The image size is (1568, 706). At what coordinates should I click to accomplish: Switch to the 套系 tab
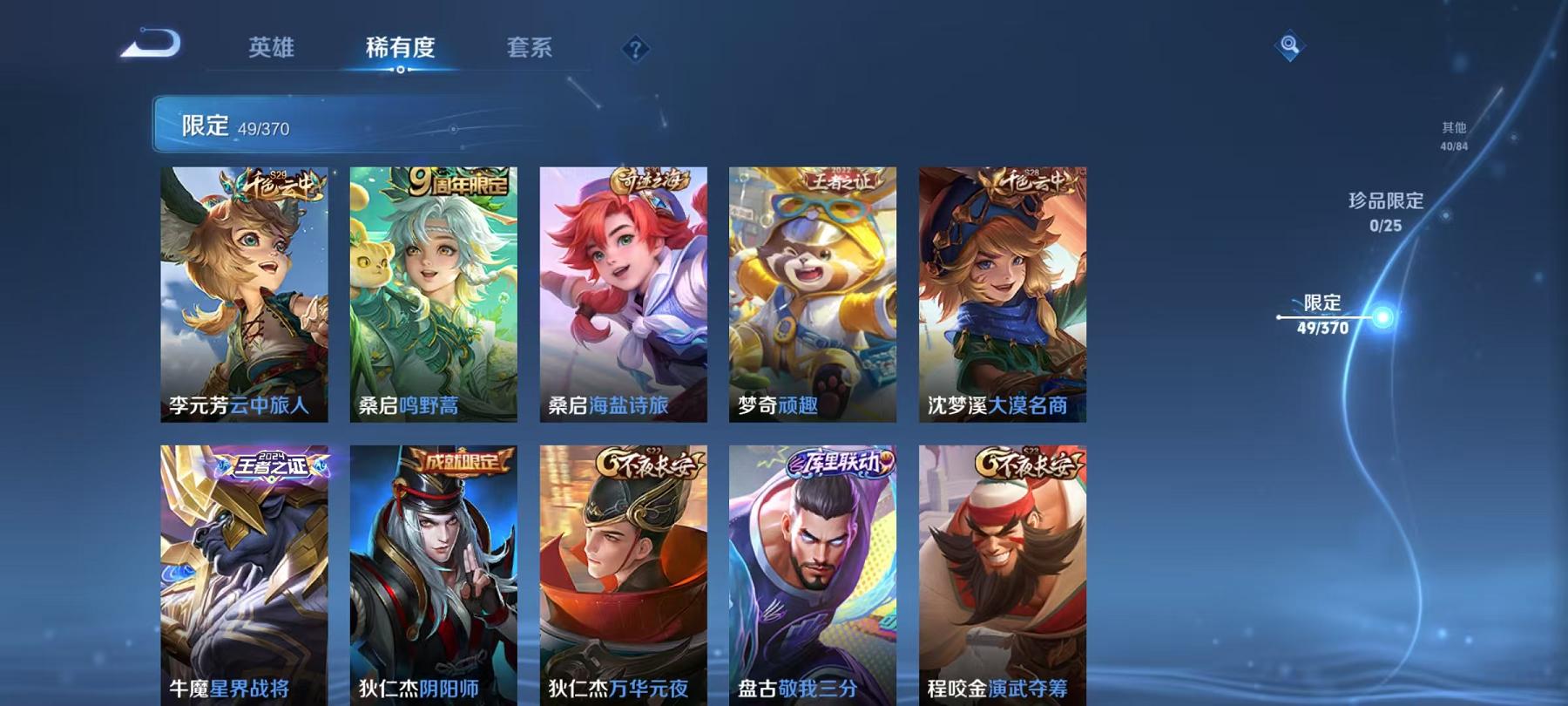(x=531, y=50)
